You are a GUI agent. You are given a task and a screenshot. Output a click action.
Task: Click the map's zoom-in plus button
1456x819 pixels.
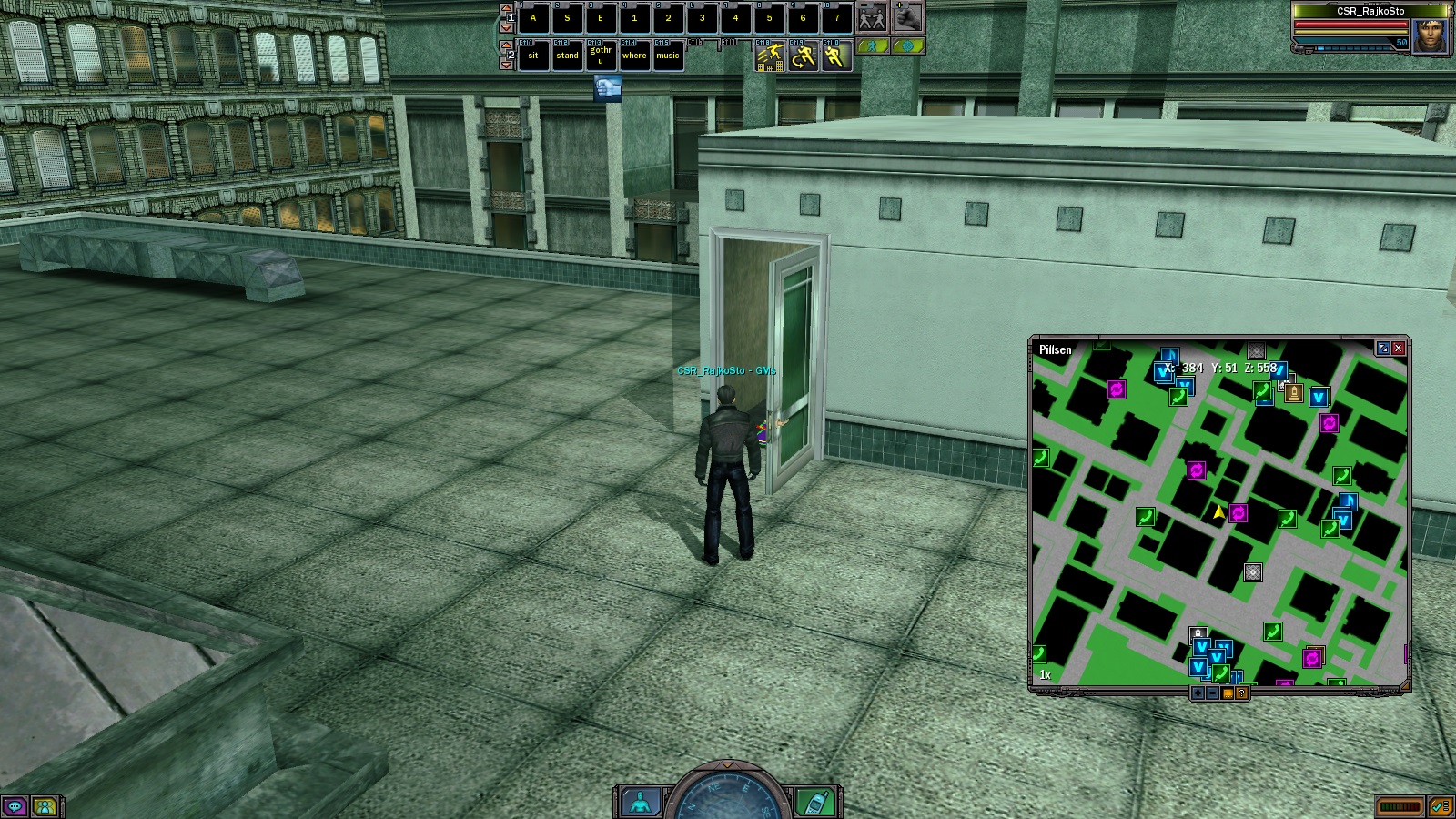1198,693
